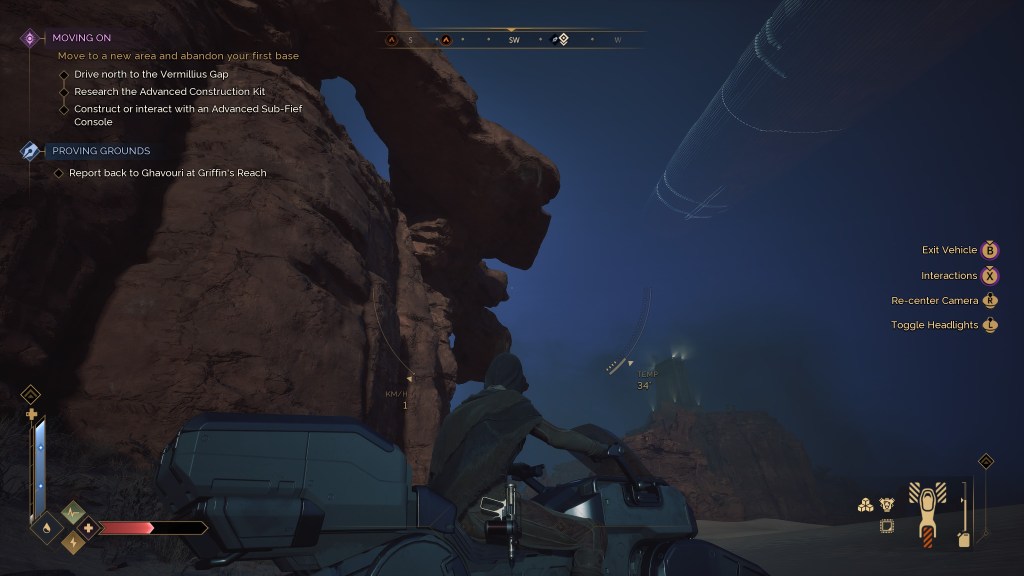1024x576 pixels.
Task: Select the green heartbeat status icon
Action: 72,512
